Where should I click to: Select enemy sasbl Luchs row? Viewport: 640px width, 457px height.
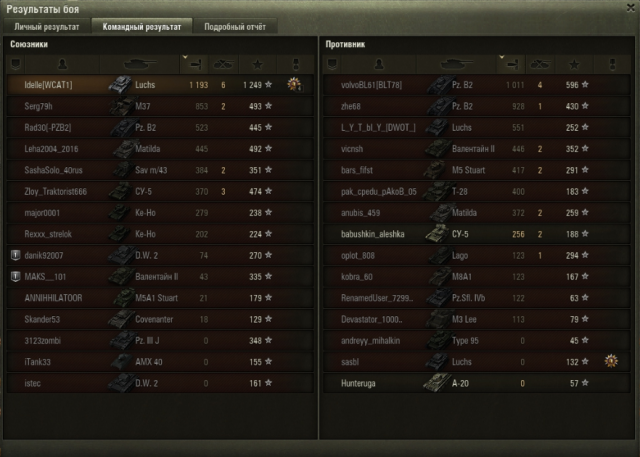click(470, 361)
